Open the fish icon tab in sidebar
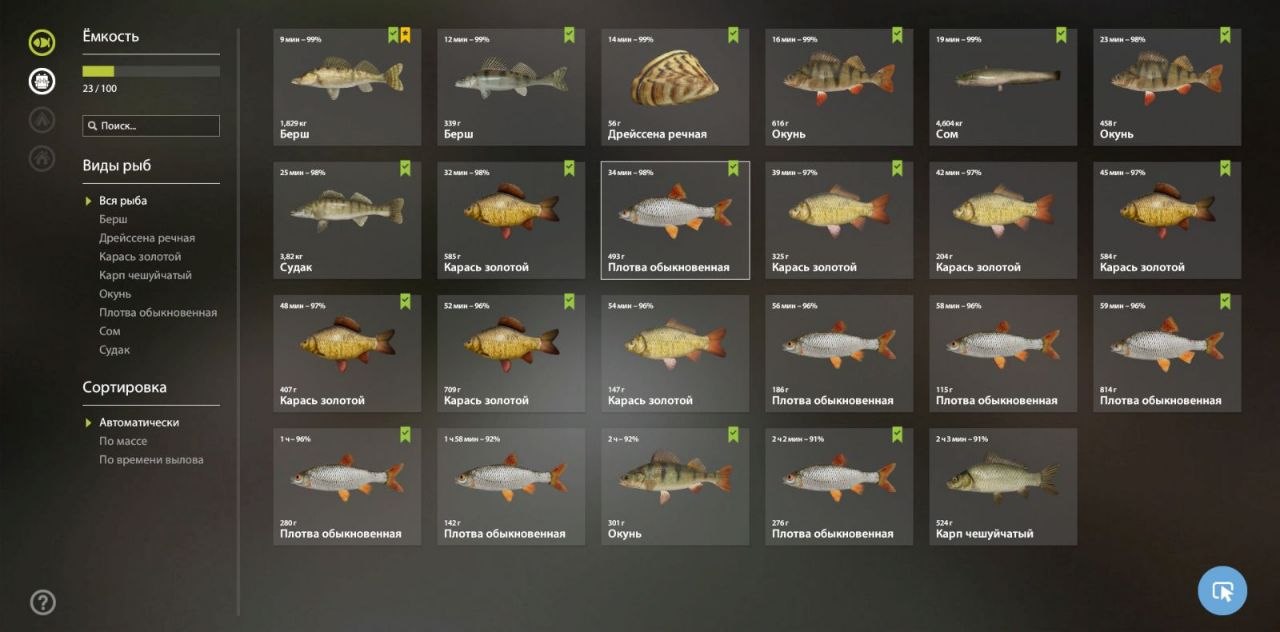 click(42, 42)
